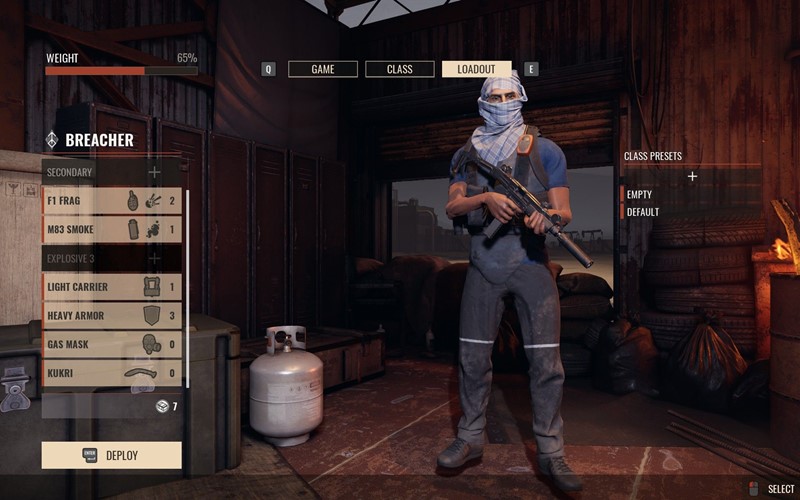Pick the Heavy Armor row
Viewport: 800px width, 500px height.
click(x=112, y=316)
